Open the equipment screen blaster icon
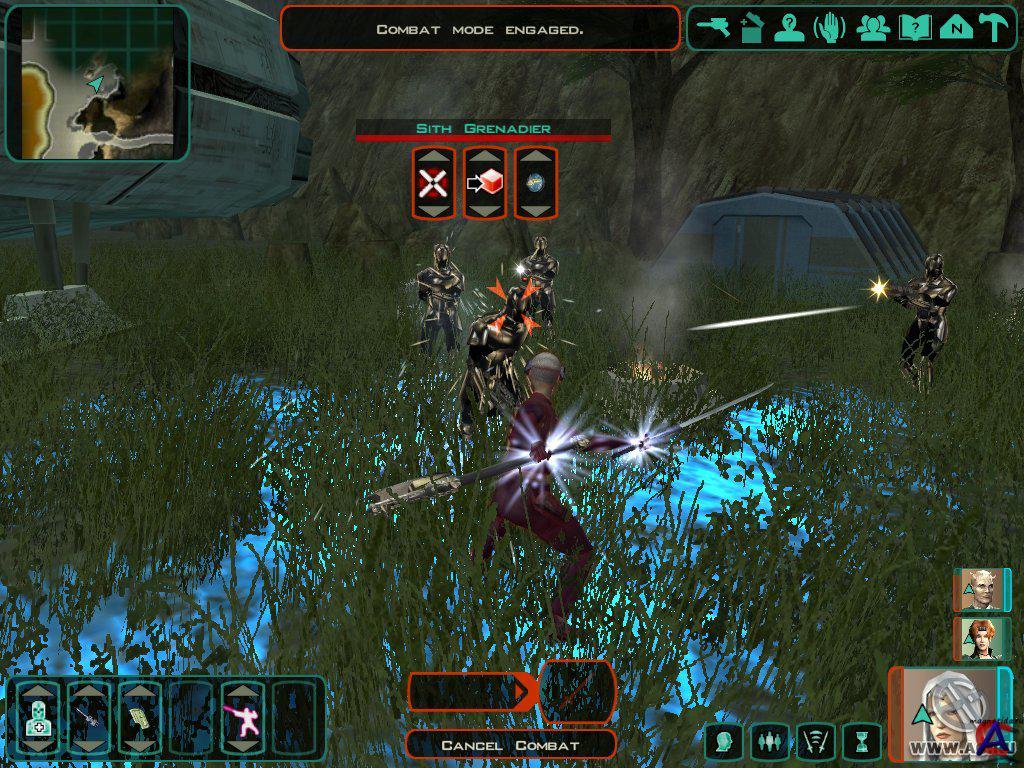 (714, 28)
